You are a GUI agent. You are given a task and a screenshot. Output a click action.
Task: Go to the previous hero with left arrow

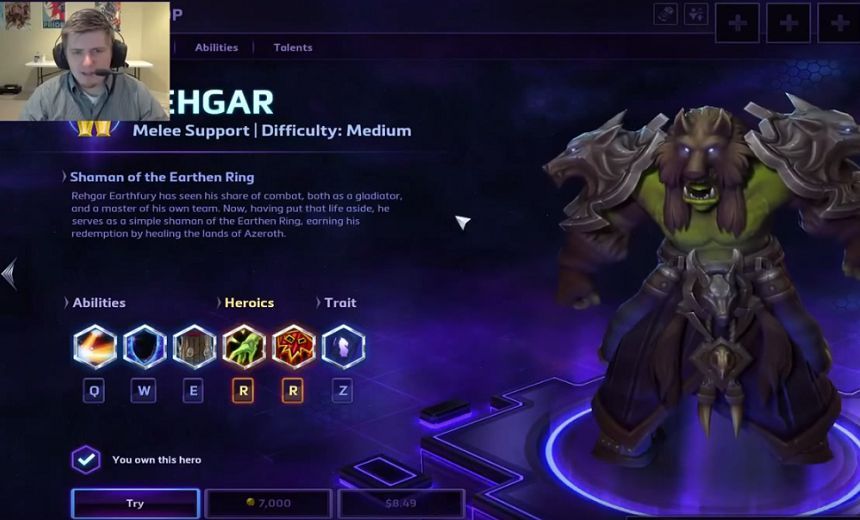click(x=9, y=273)
